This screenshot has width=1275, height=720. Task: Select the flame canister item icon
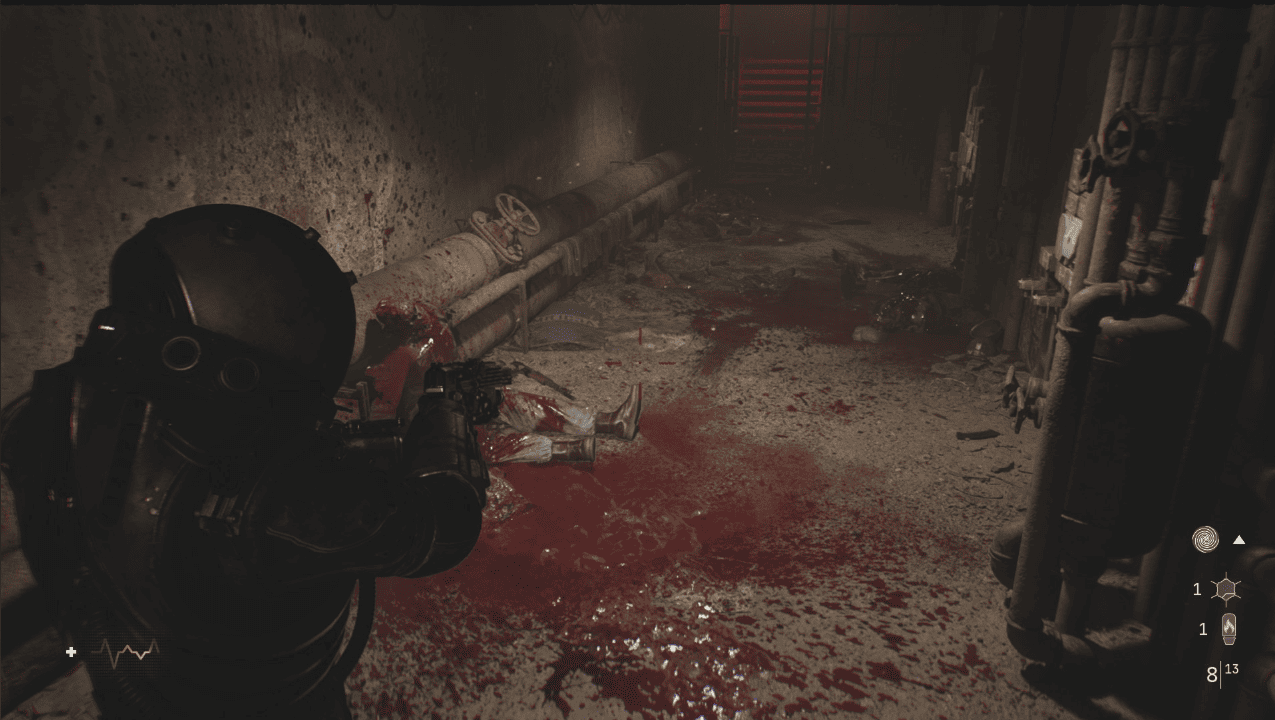click(1227, 629)
